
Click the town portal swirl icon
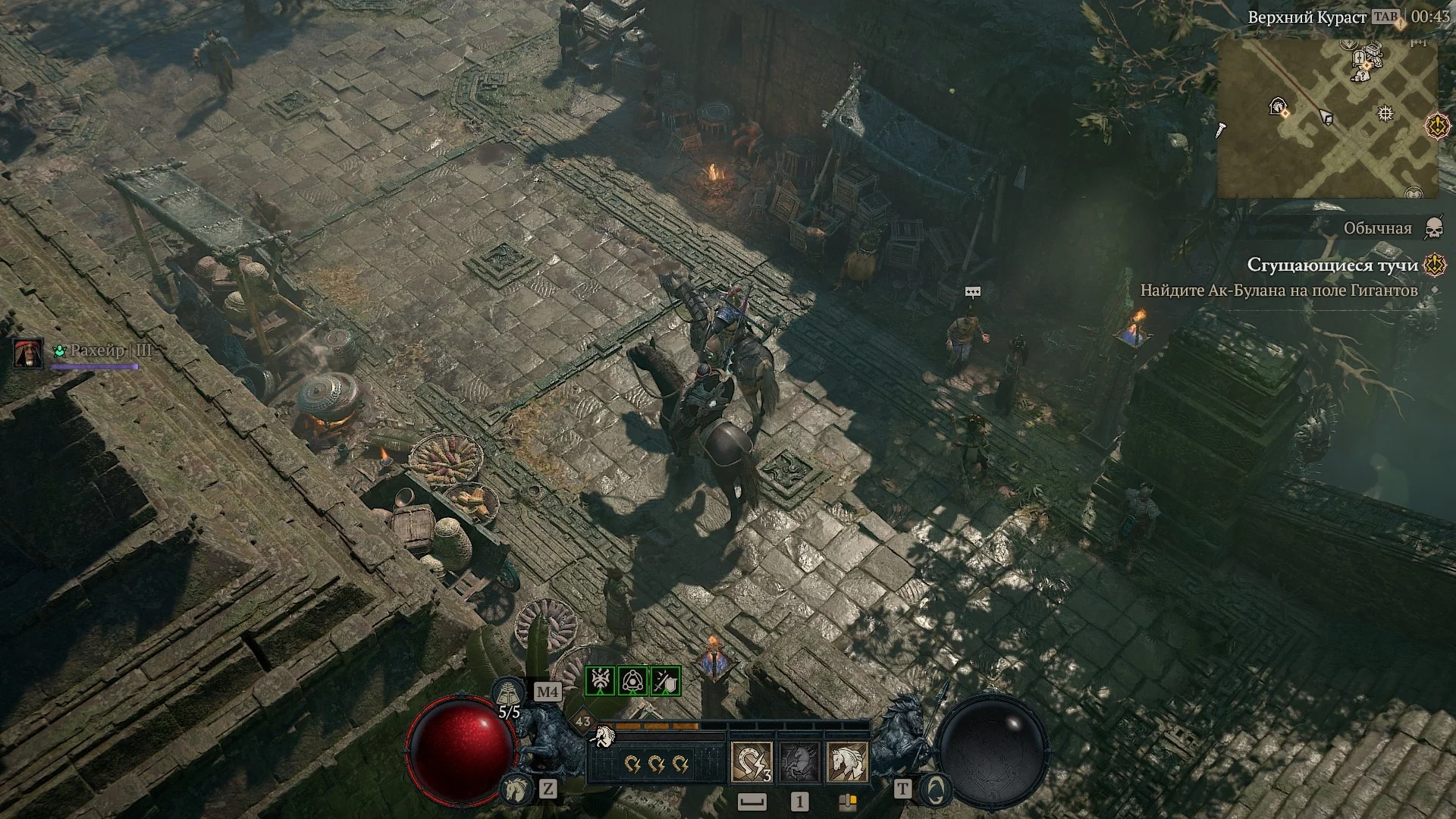(937, 789)
